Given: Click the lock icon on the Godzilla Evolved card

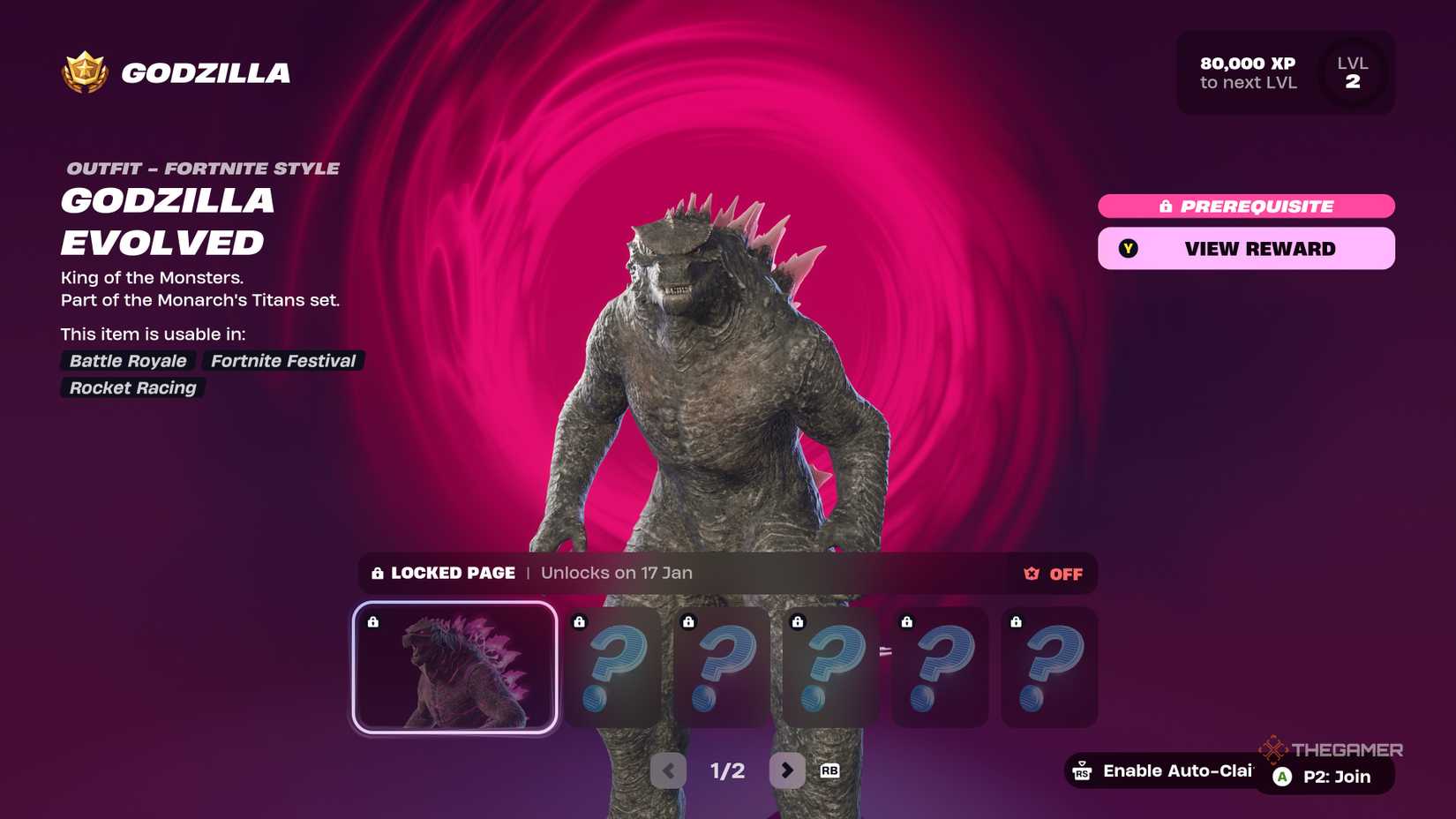Looking at the screenshot, I should (x=374, y=620).
